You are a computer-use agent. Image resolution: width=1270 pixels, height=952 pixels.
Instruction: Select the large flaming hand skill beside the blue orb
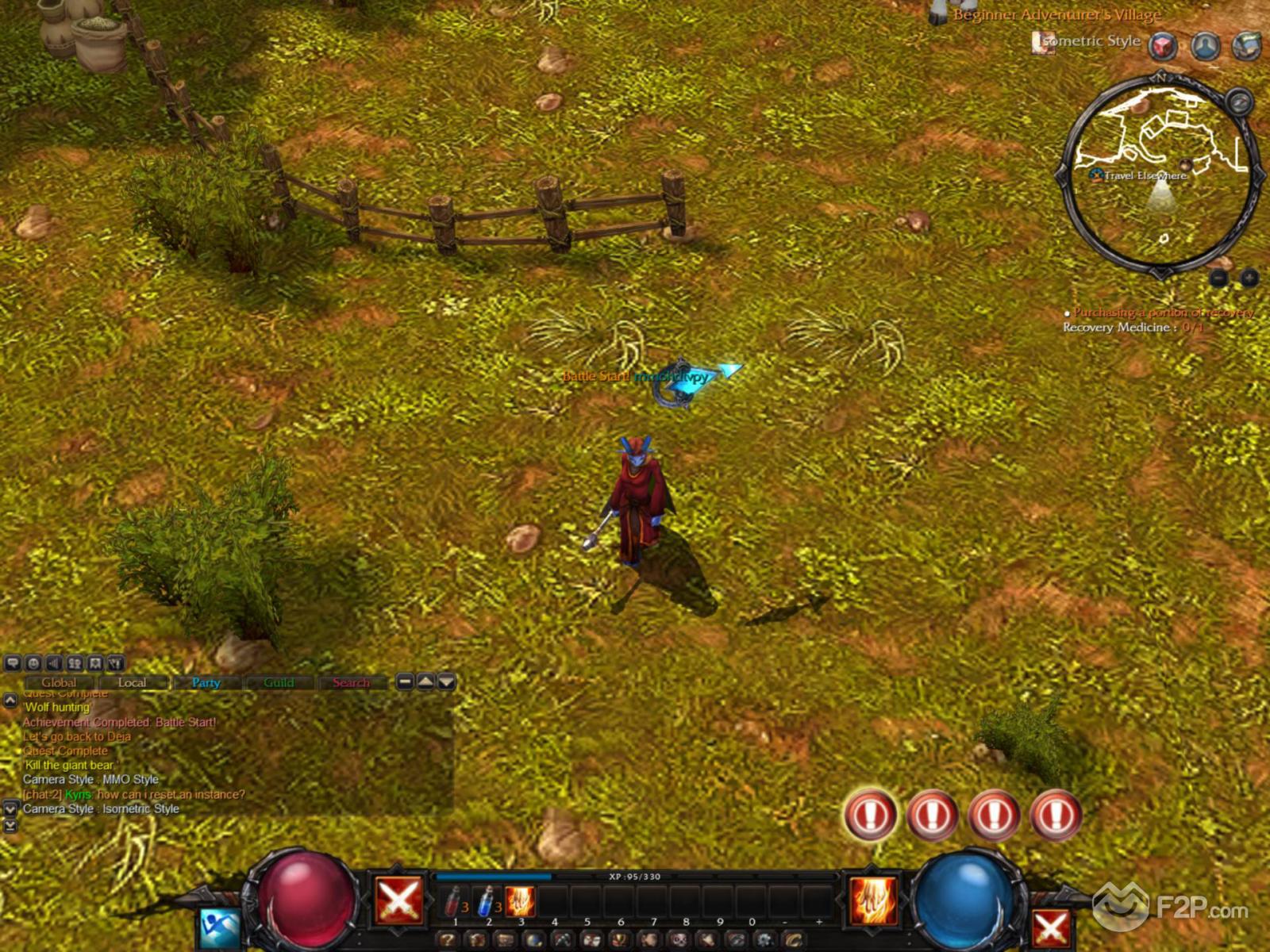pos(873,901)
